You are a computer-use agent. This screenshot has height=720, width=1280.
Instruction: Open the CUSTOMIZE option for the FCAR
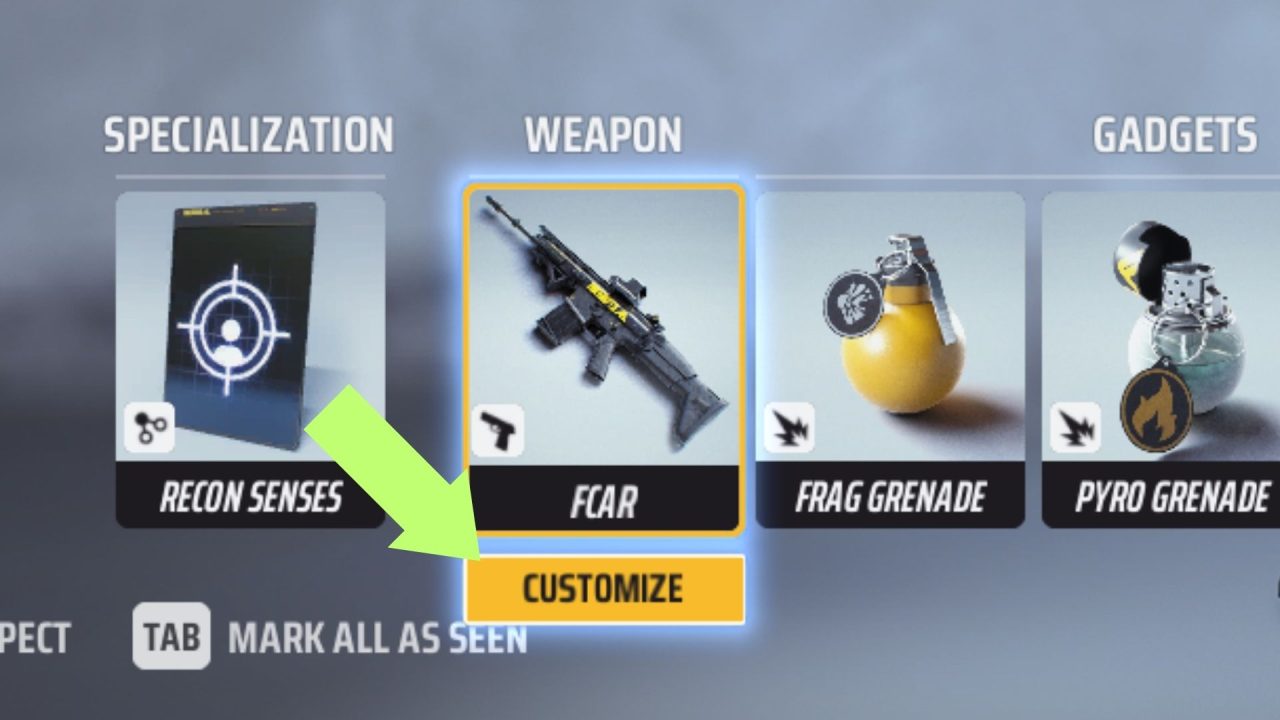(604, 589)
